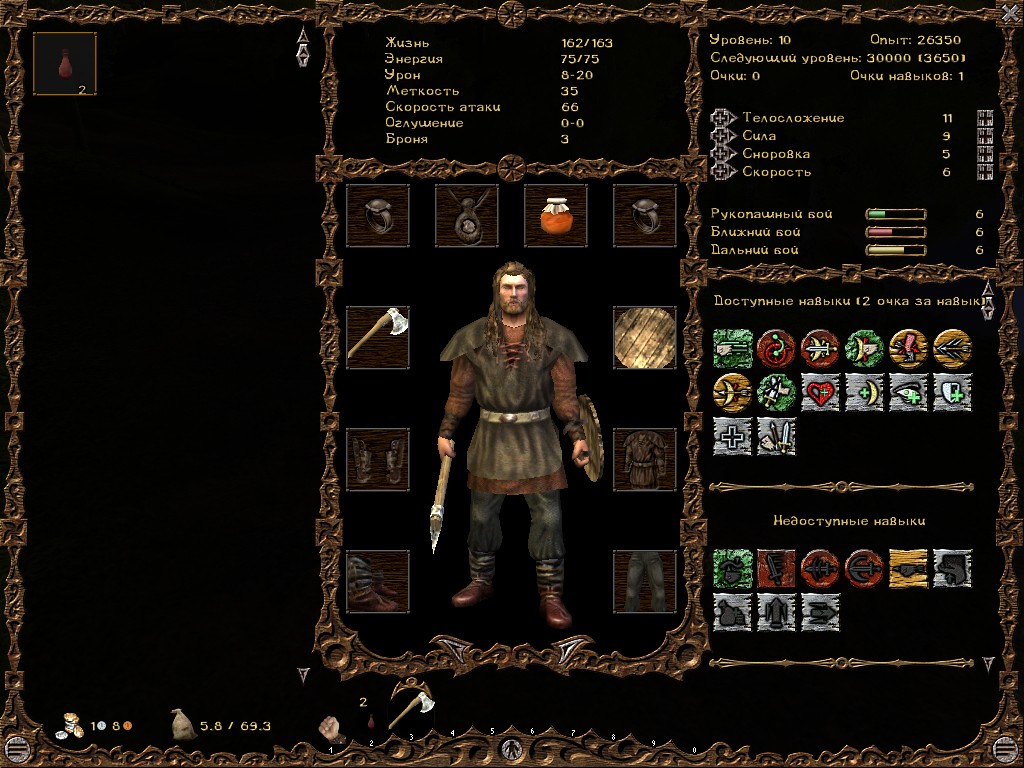
Task: Increase the Скорость attribute
Action: [x=722, y=172]
